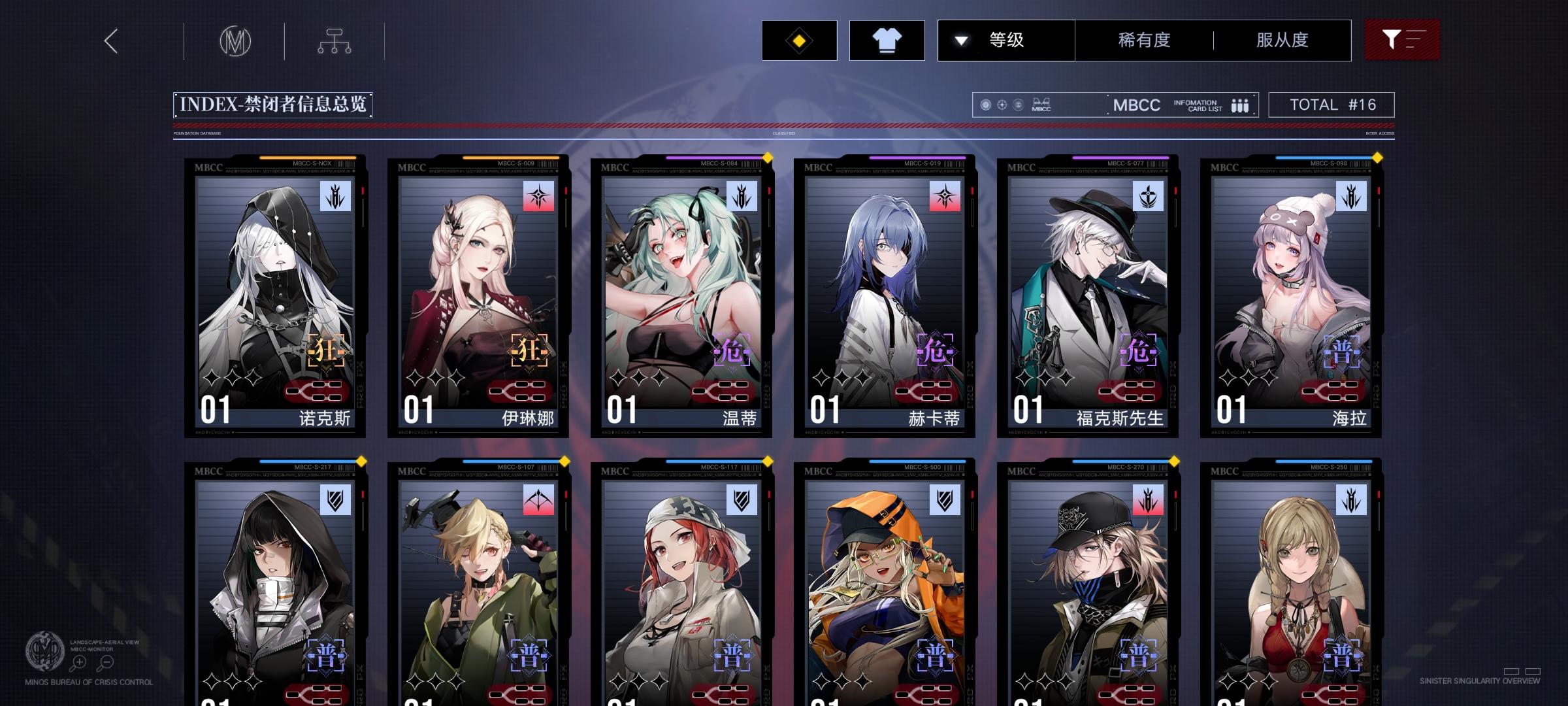Click the shield class icon on the hooded character's card
Image resolution: width=1568 pixels, height=706 pixels.
[x=335, y=501]
